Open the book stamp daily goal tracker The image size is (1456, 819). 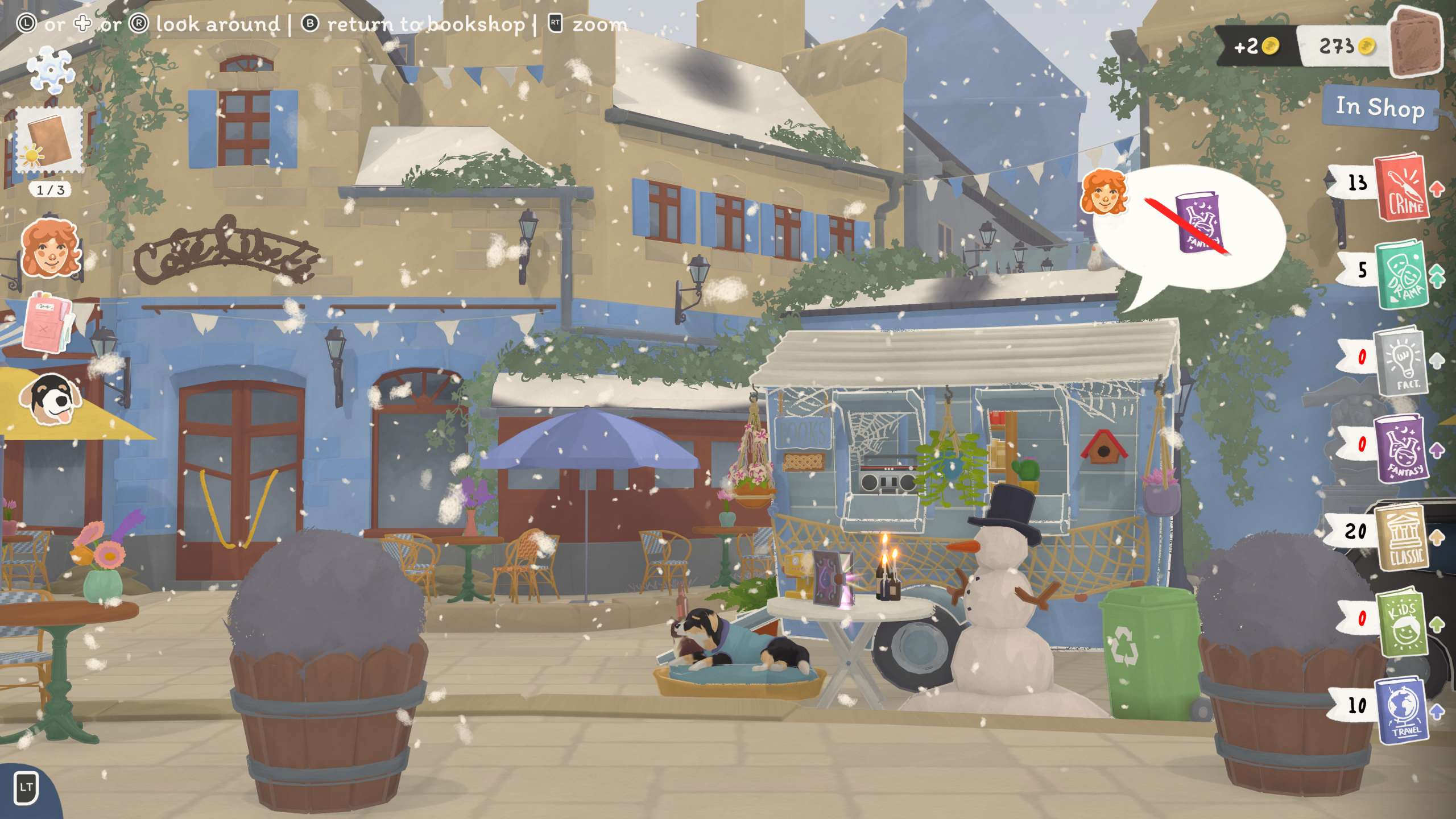click(x=49, y=140)
